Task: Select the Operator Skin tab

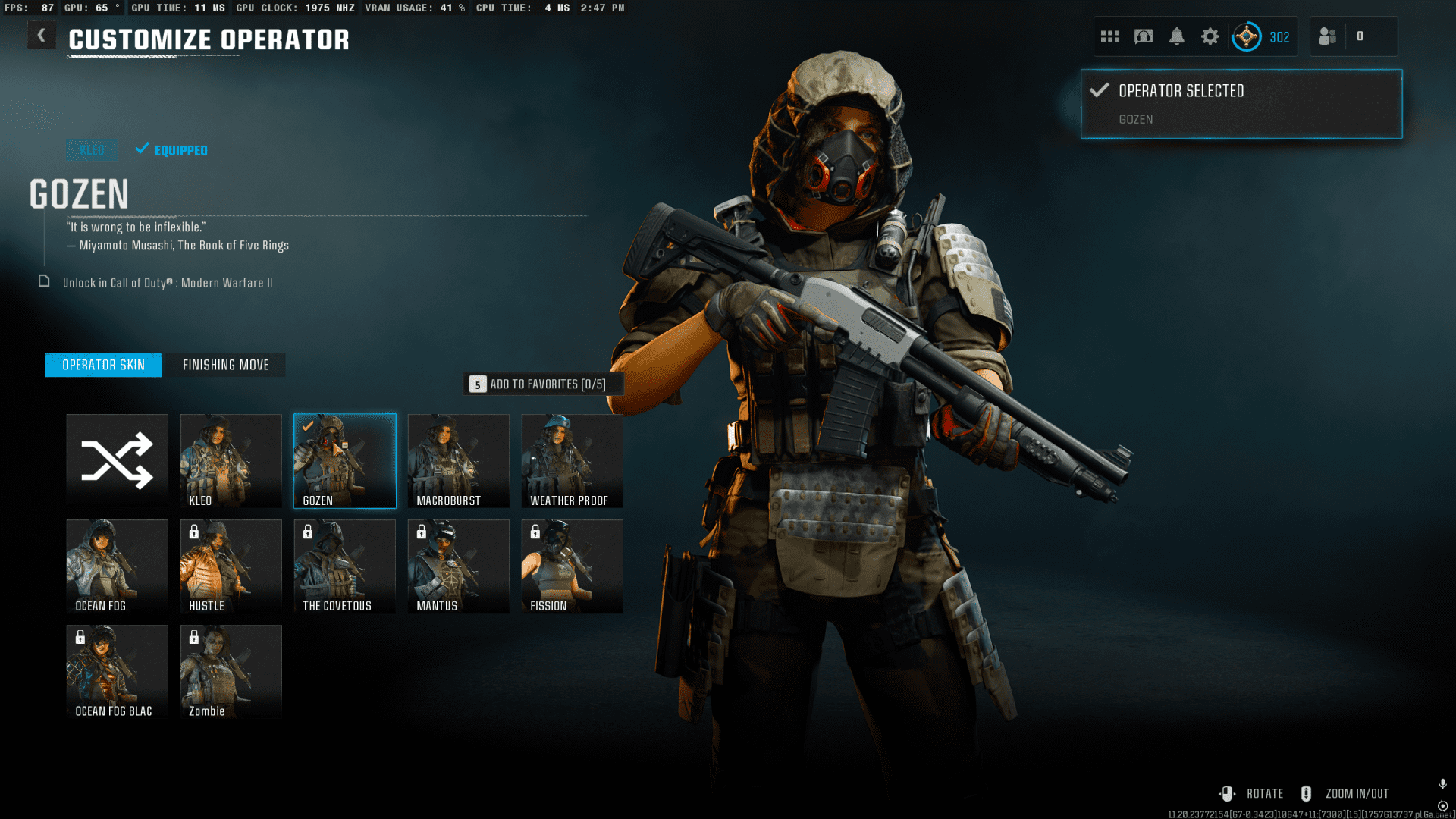Action: [103, 365]
